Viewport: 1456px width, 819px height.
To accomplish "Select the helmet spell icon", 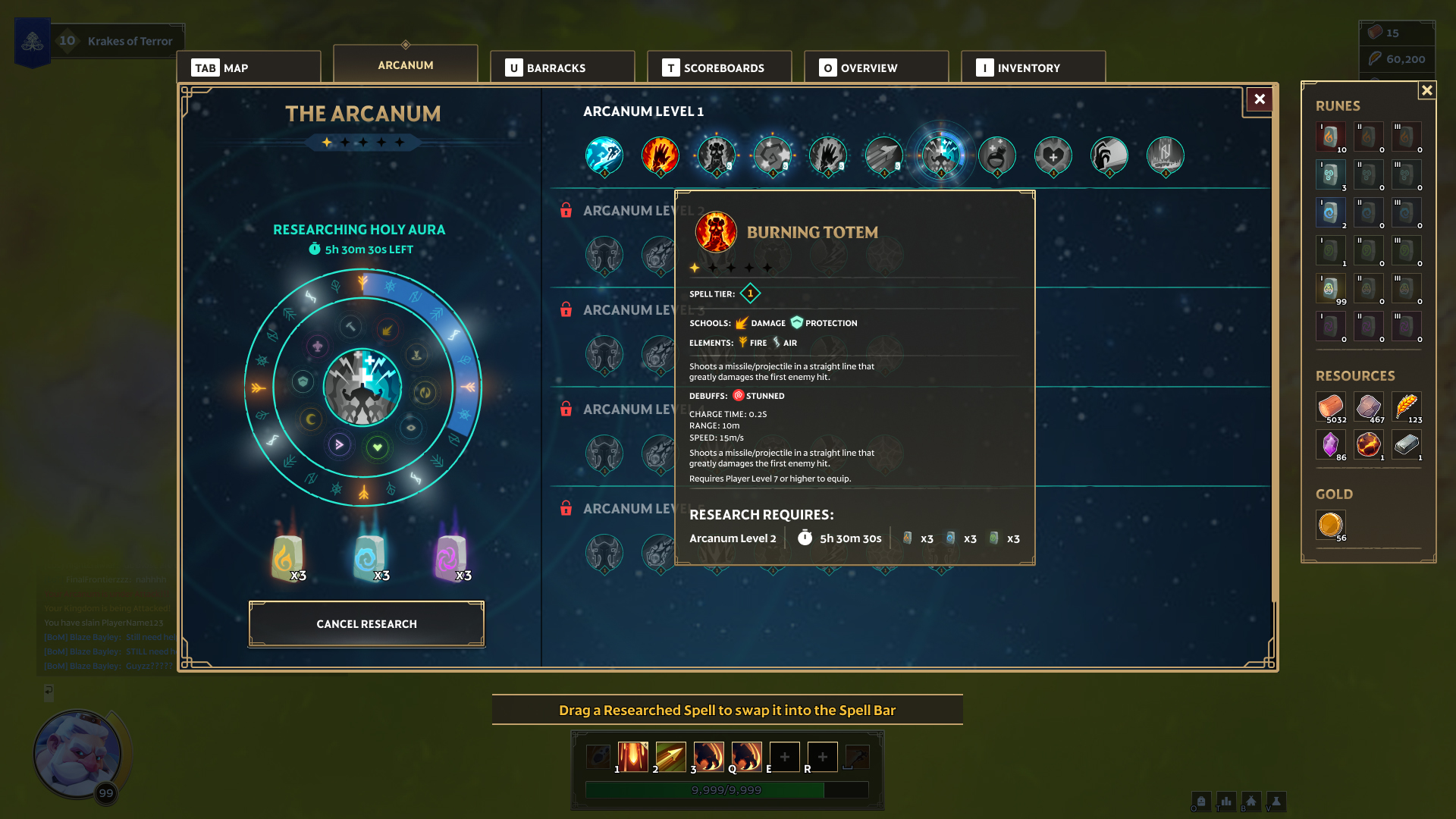I will [x=1109, y=155].
